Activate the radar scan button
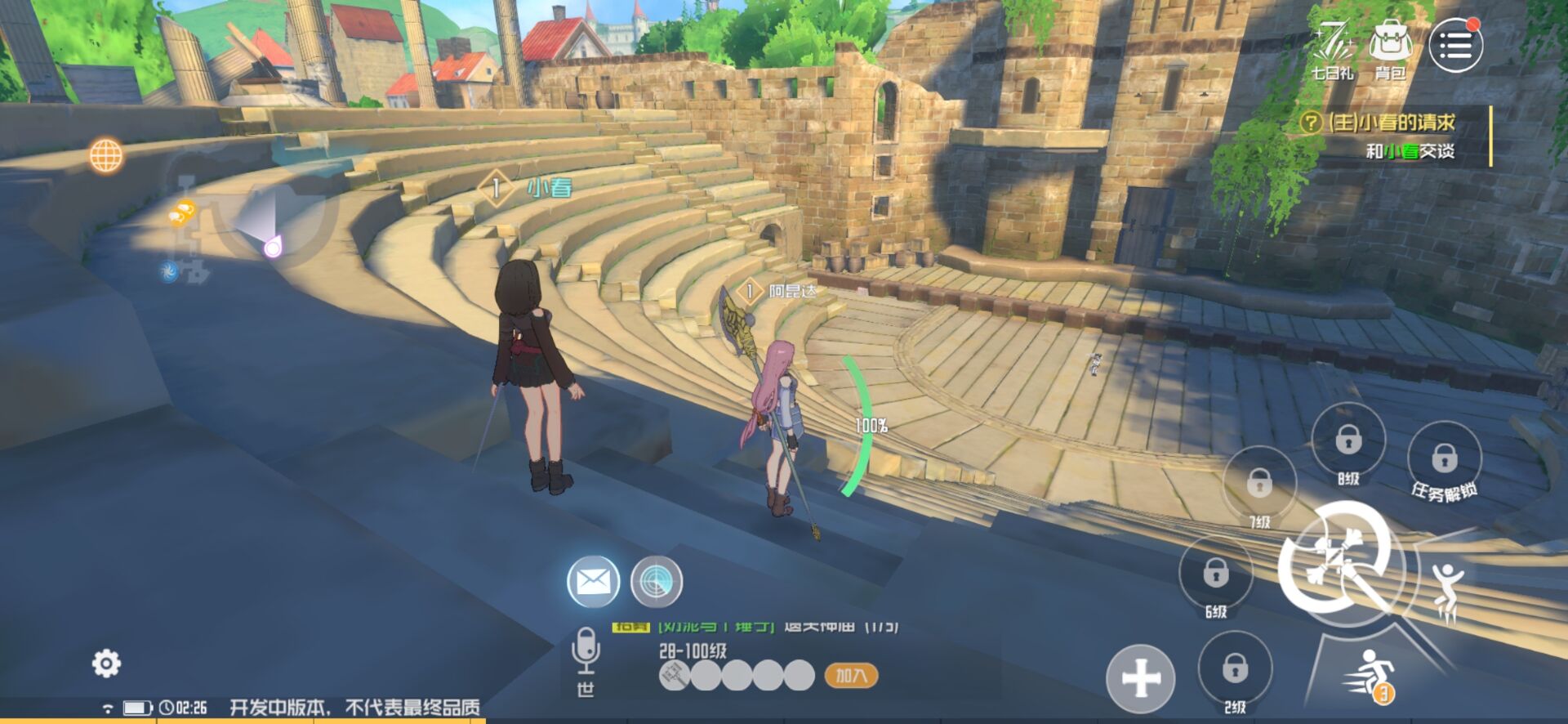Screen dimensions: 1568x724 tap(656, 582)
